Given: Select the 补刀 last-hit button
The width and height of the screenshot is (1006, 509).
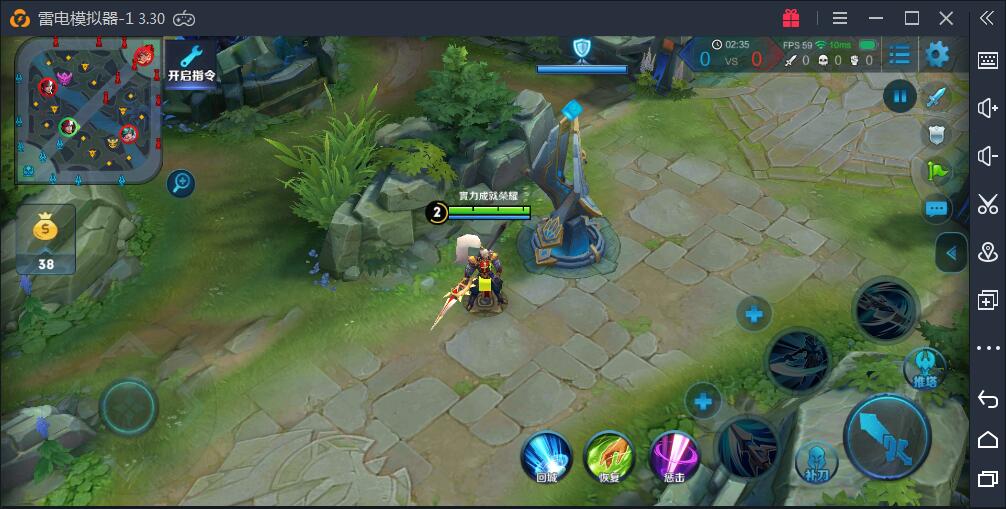Looking at the screenshot, I should click(815, 462).
